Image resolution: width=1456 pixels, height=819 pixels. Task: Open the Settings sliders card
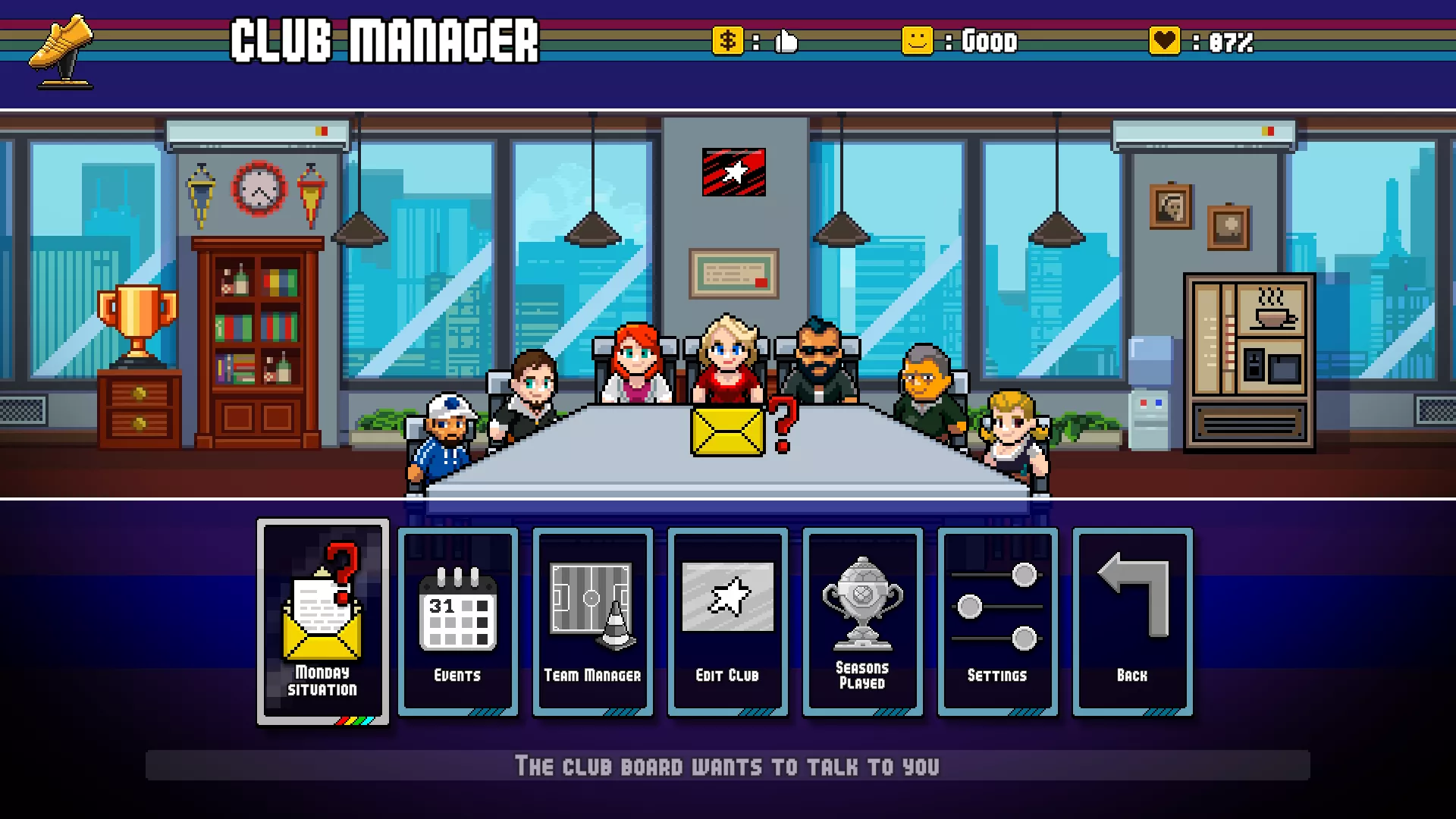[998, 622]
